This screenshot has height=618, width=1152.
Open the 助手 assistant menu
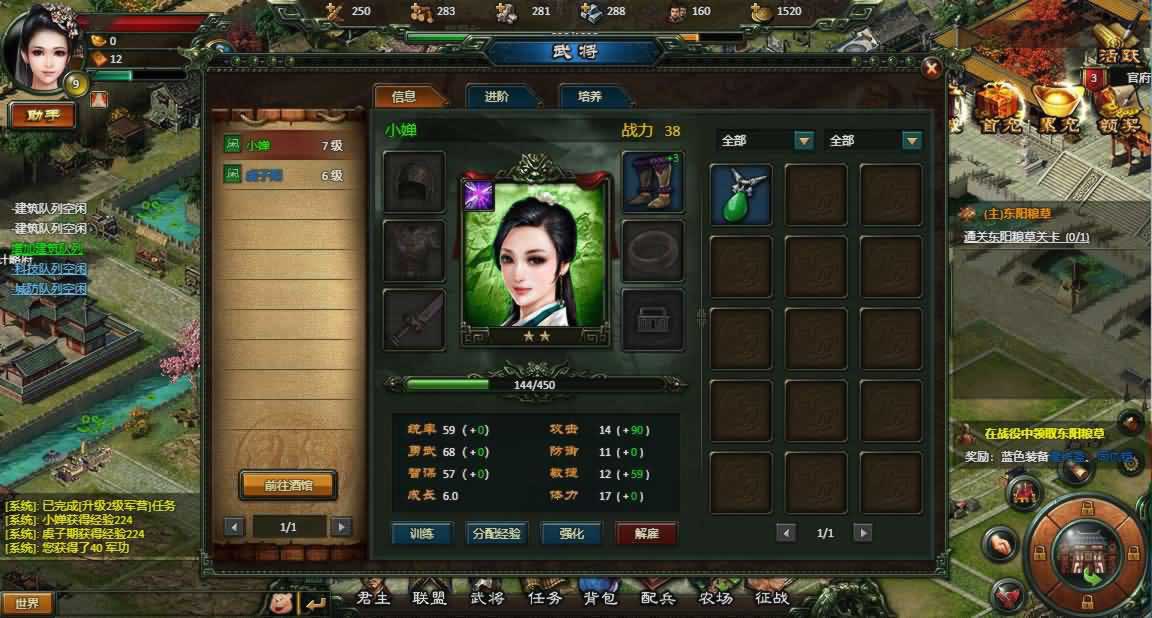click(42, 115)
